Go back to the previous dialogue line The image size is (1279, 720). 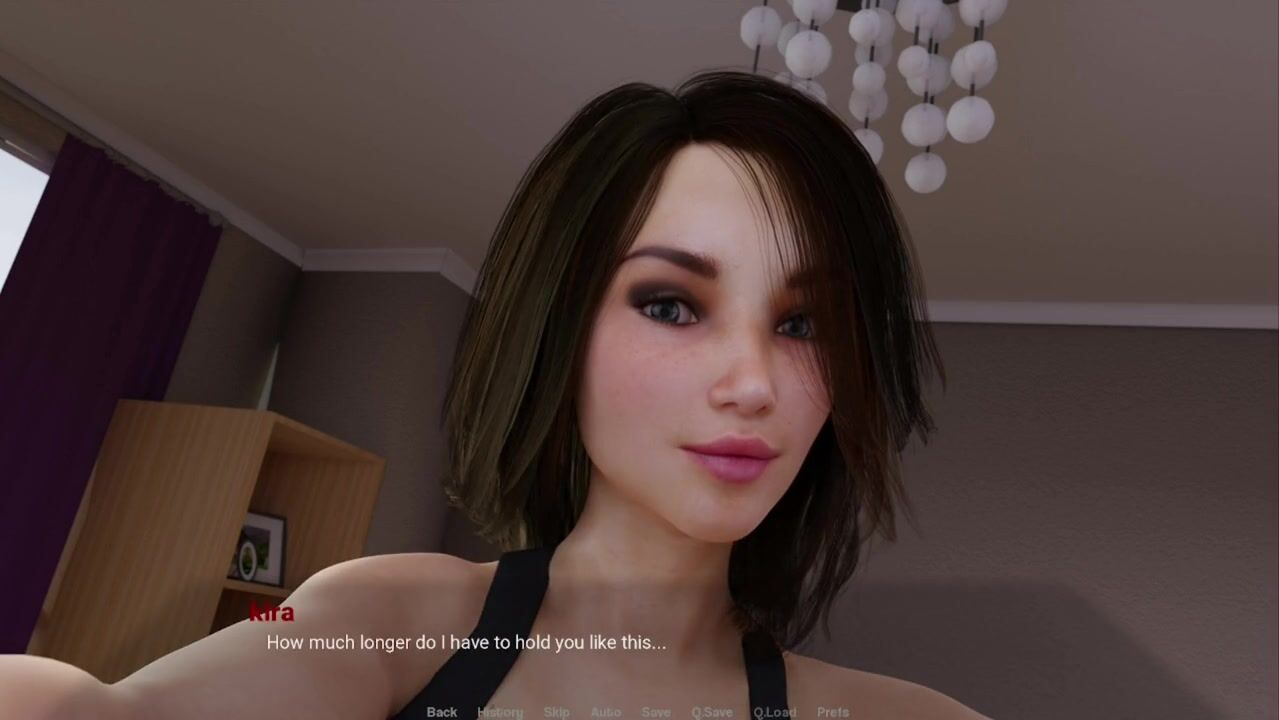(442, 712)
